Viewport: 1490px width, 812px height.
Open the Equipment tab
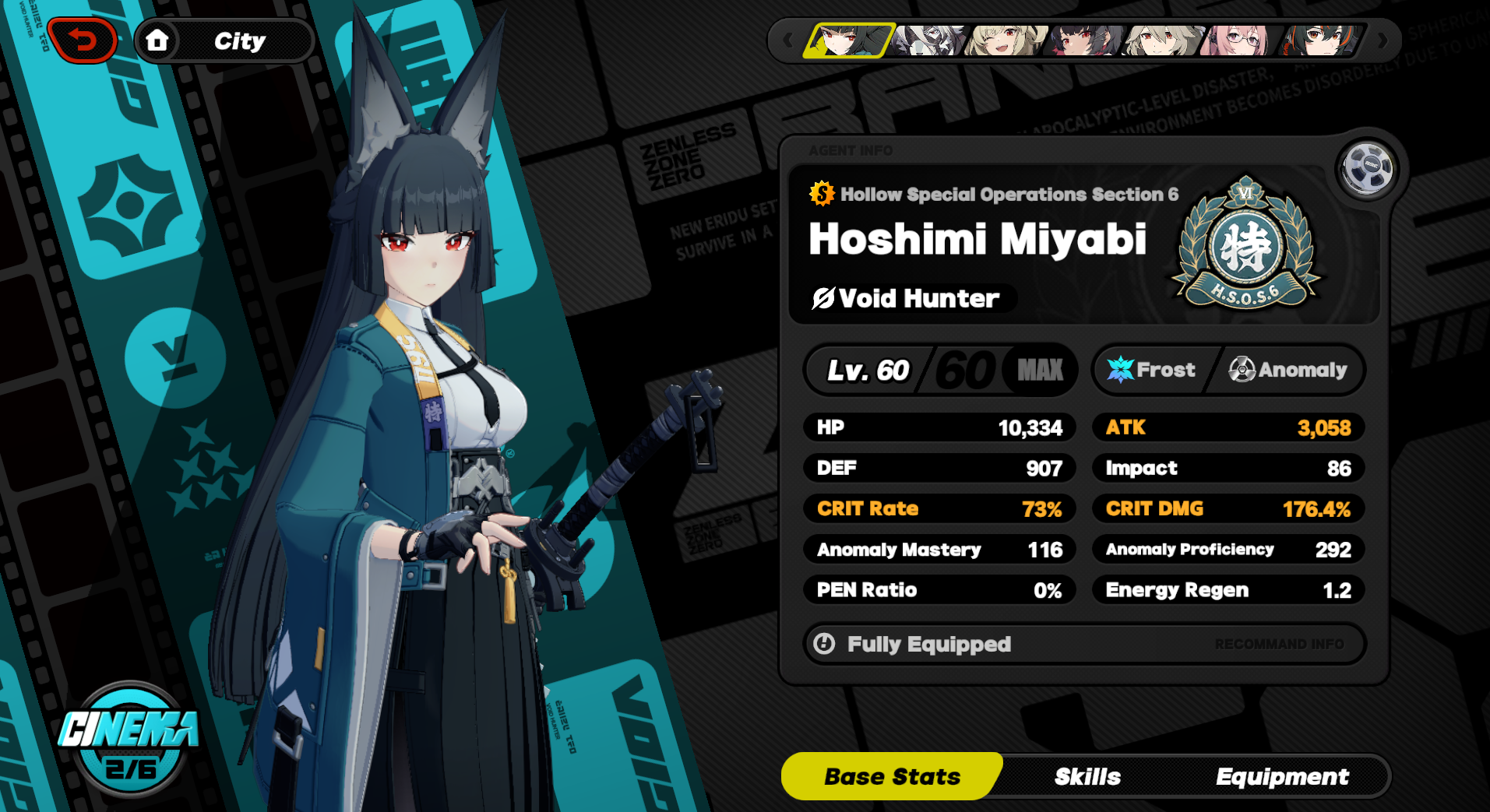click(x=1282, y=776)
